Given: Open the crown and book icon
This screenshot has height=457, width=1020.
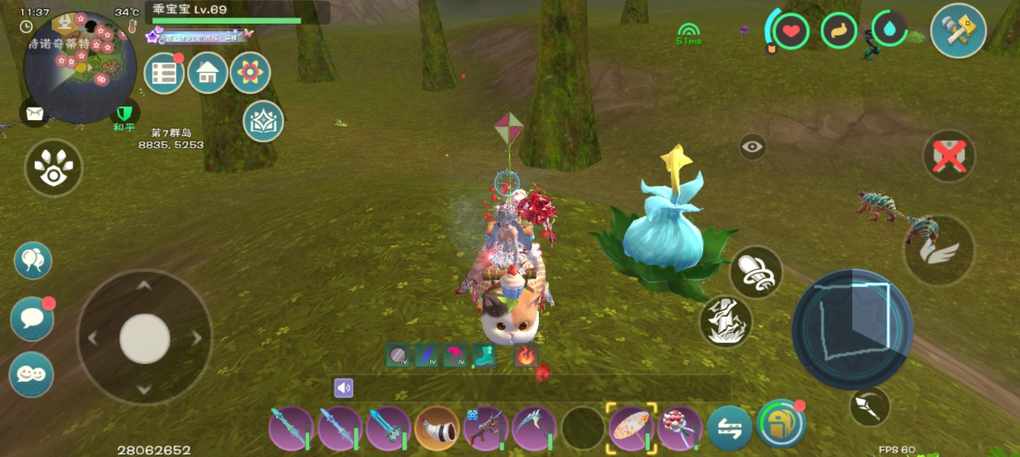Looking at the screenshot, I should (x=263, y=121).
